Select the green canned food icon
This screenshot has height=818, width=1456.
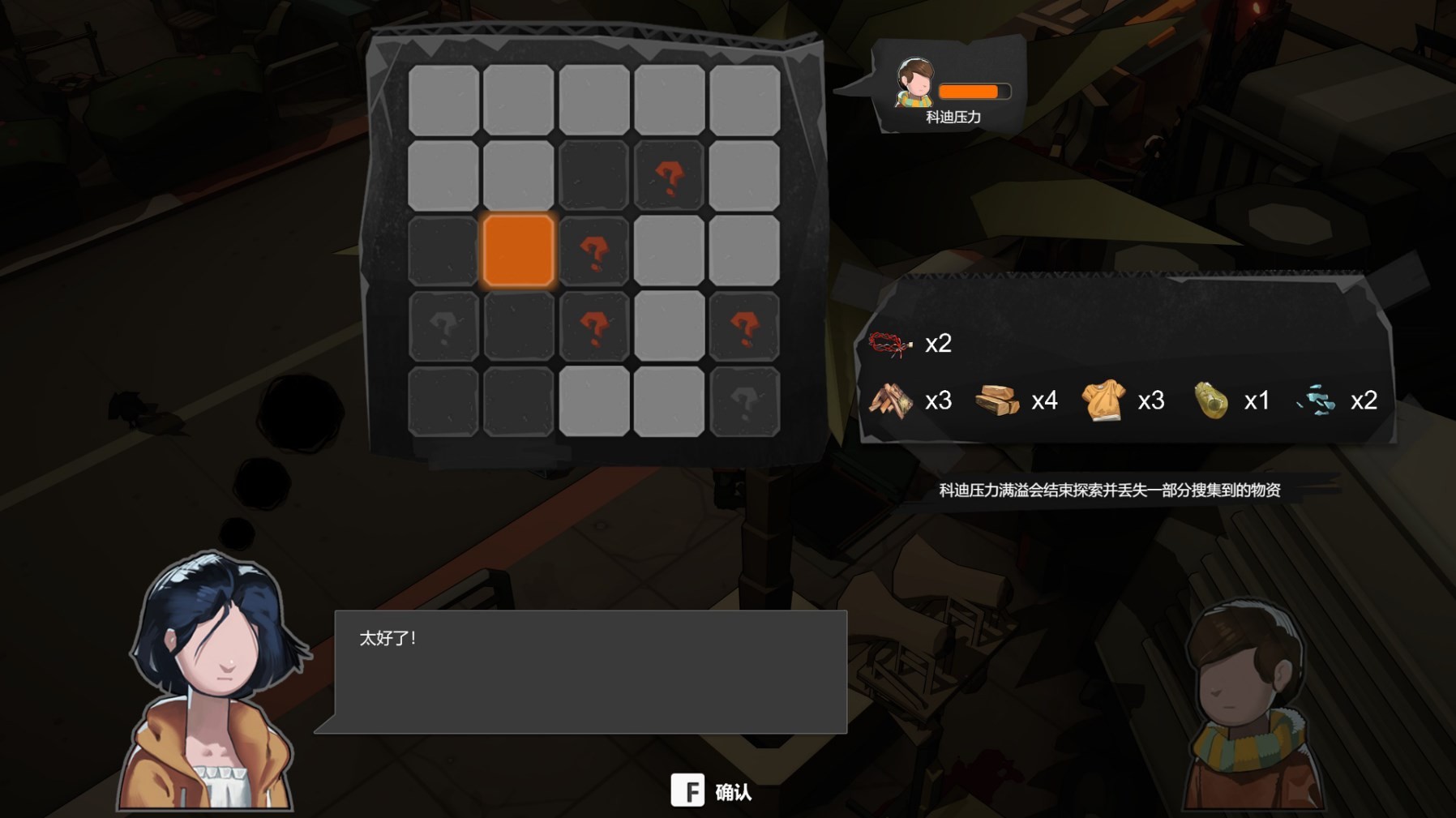pos(1210,400)
